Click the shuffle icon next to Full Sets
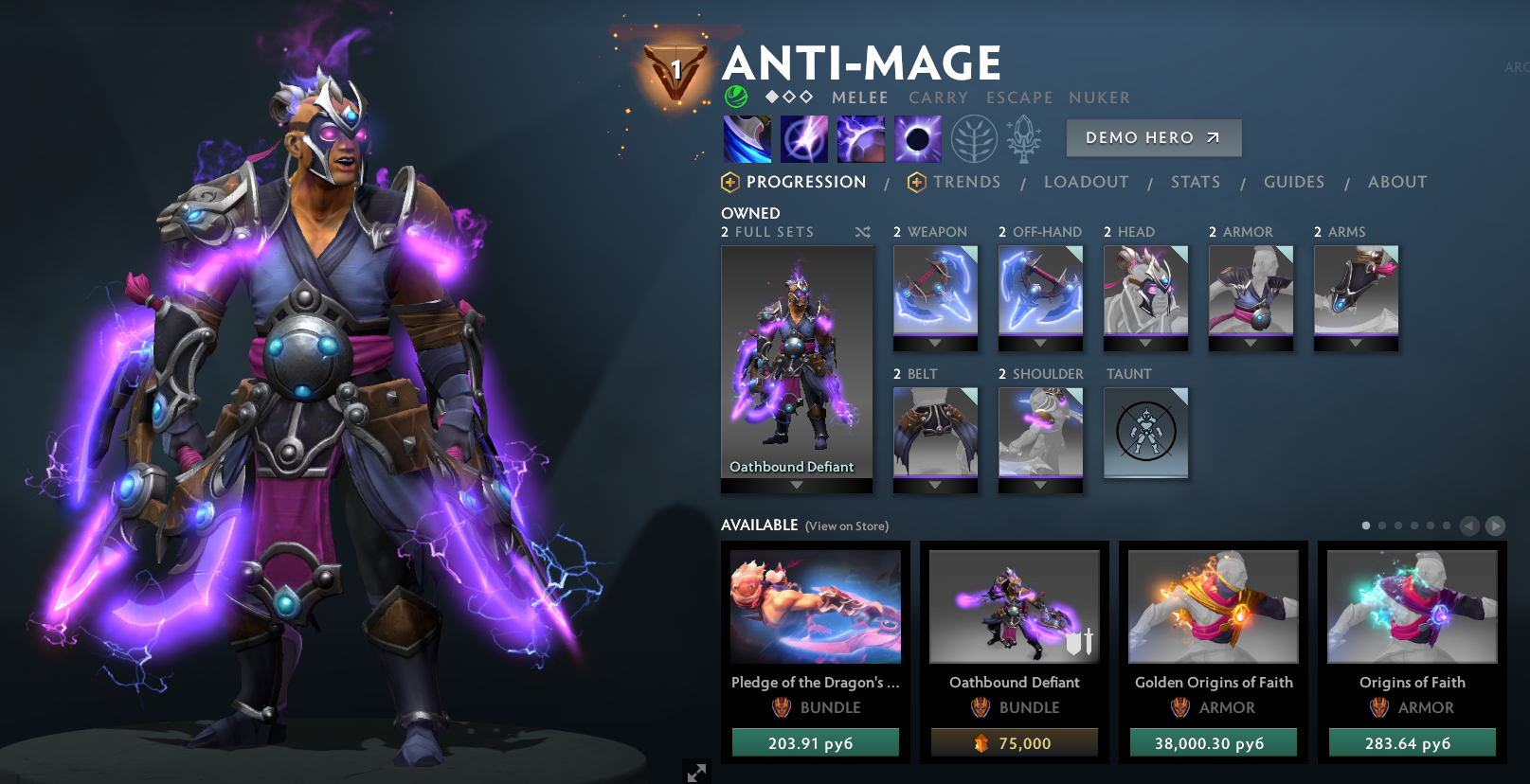Screen dimensions: 1530x784 tap(862, 232)
